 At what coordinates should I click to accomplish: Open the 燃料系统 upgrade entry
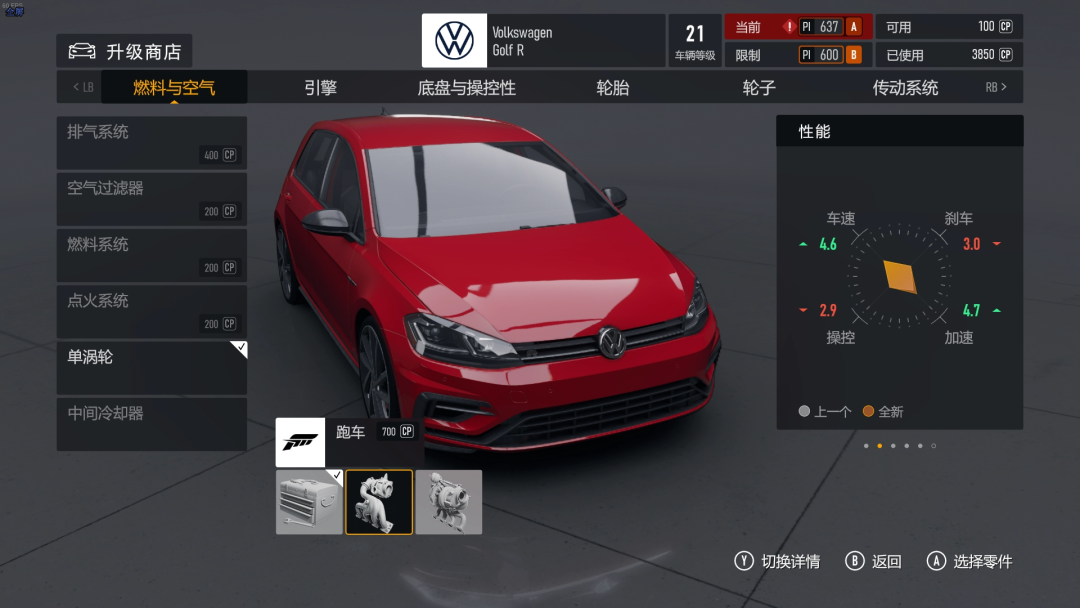click(152, 254)
